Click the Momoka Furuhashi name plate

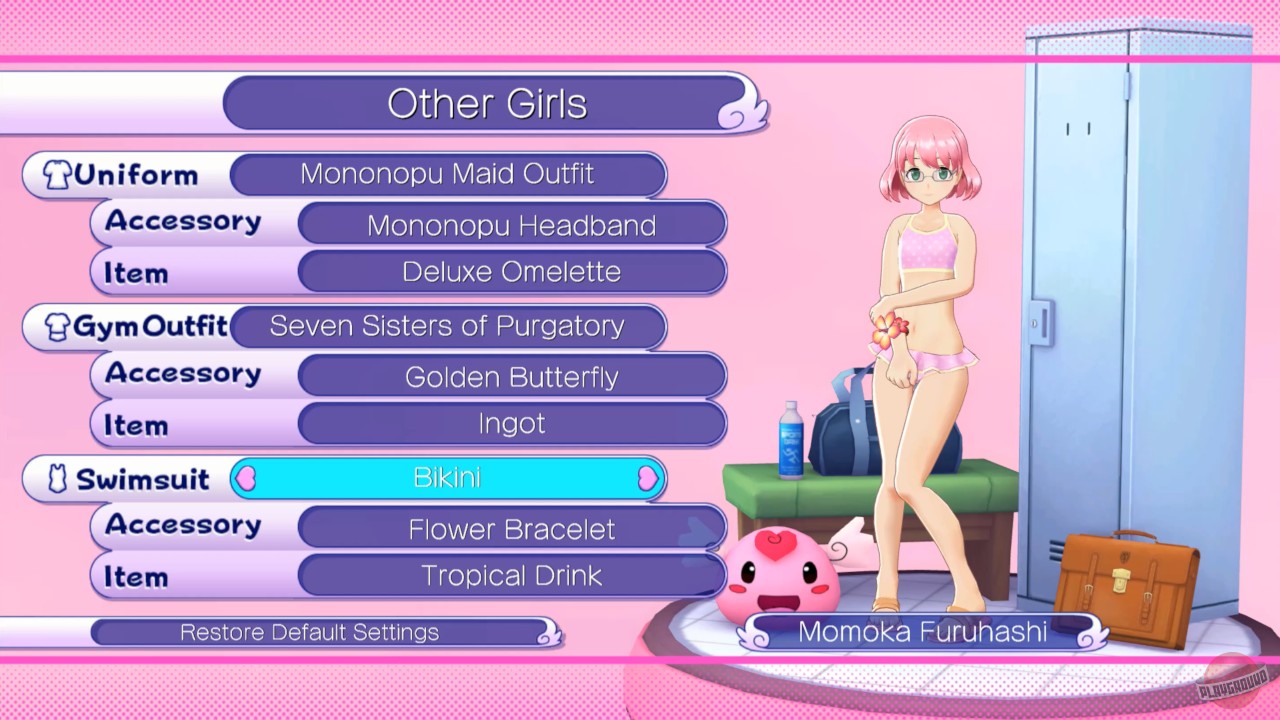point(922,631)
